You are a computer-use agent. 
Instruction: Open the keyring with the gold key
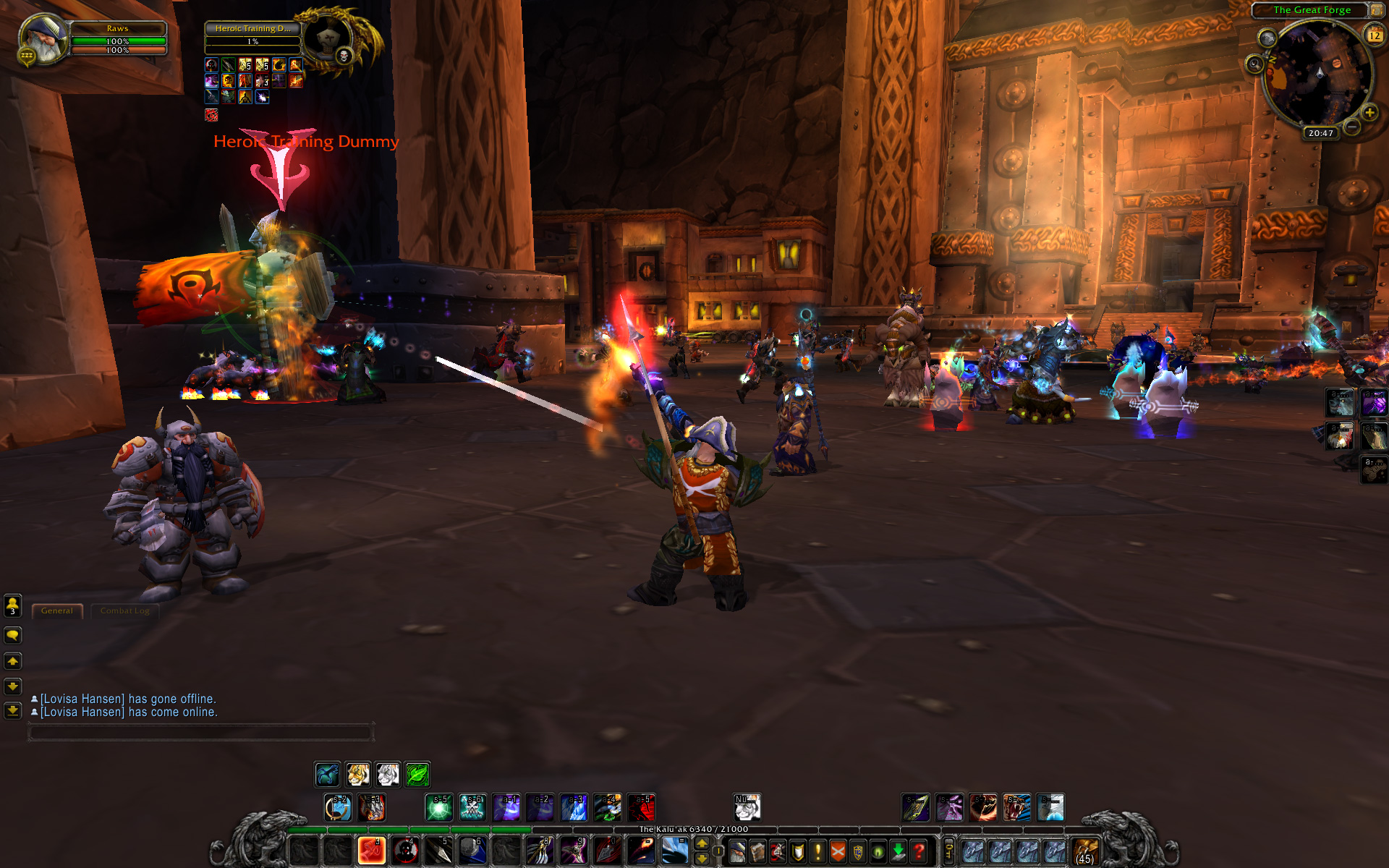click(x=949, y=851)
